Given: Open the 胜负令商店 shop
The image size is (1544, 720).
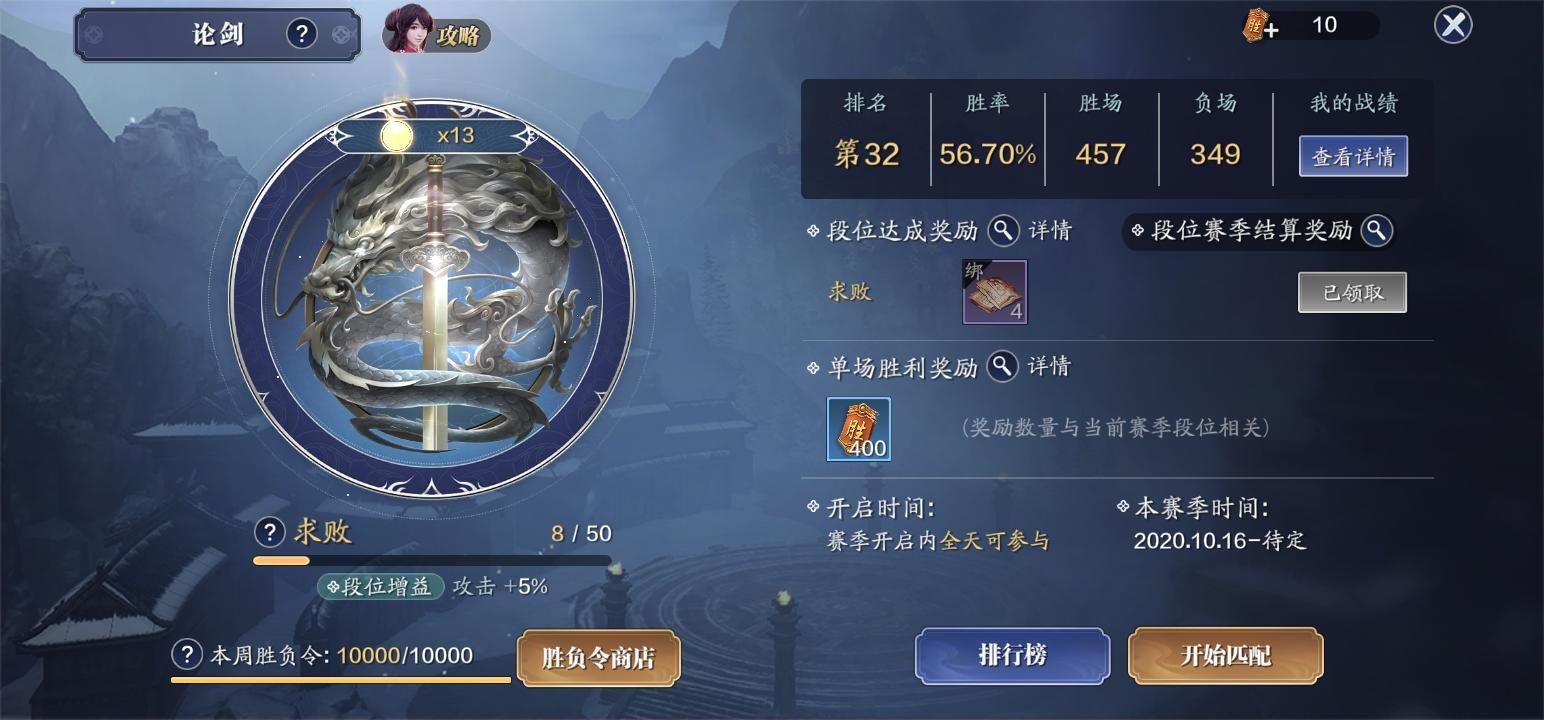Looking at the screenshot, I should point(597,658).
